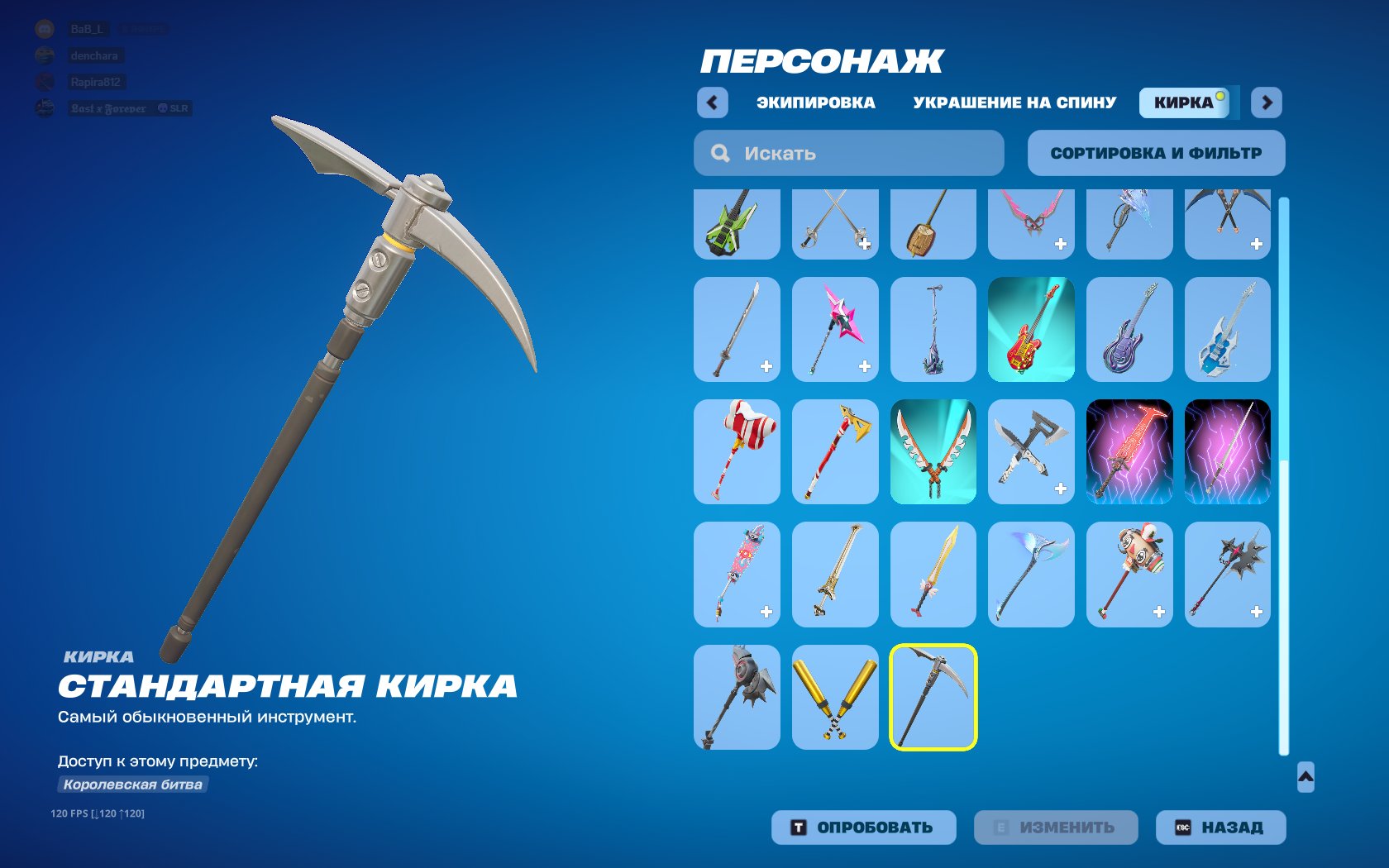Switch to the ЭКИПИРОВКА tab

pyautogui.click(x=814, y=102)
